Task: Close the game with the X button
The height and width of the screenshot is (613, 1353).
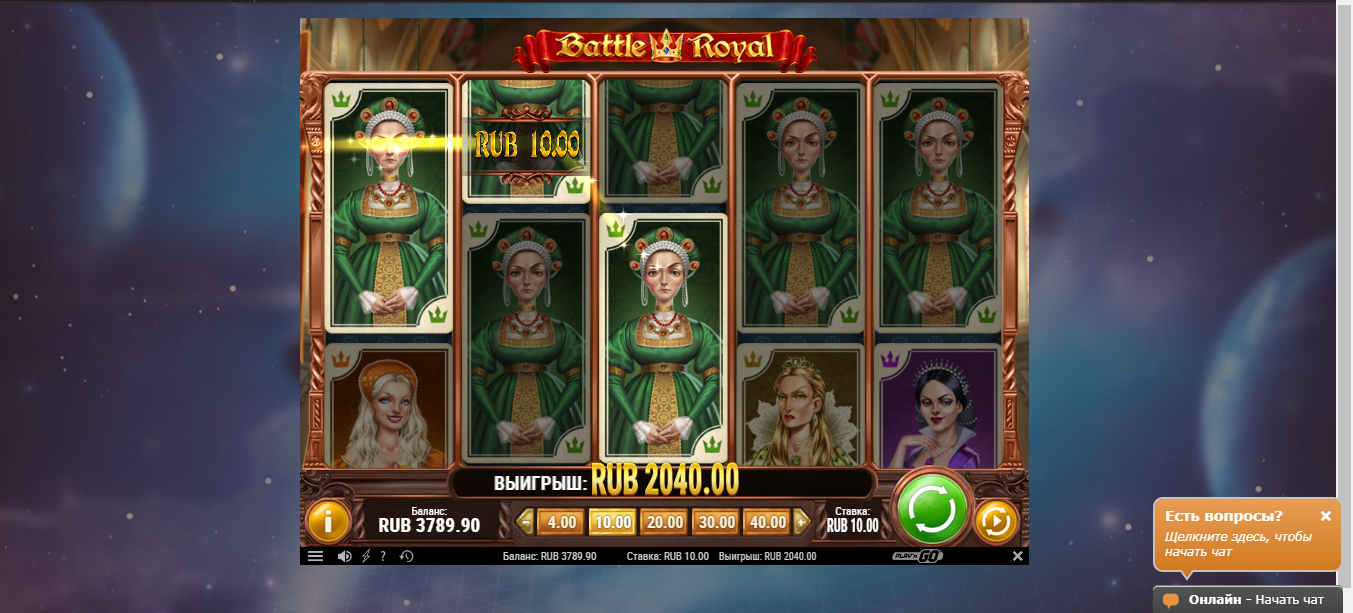Action: (x=1017, y=556)
